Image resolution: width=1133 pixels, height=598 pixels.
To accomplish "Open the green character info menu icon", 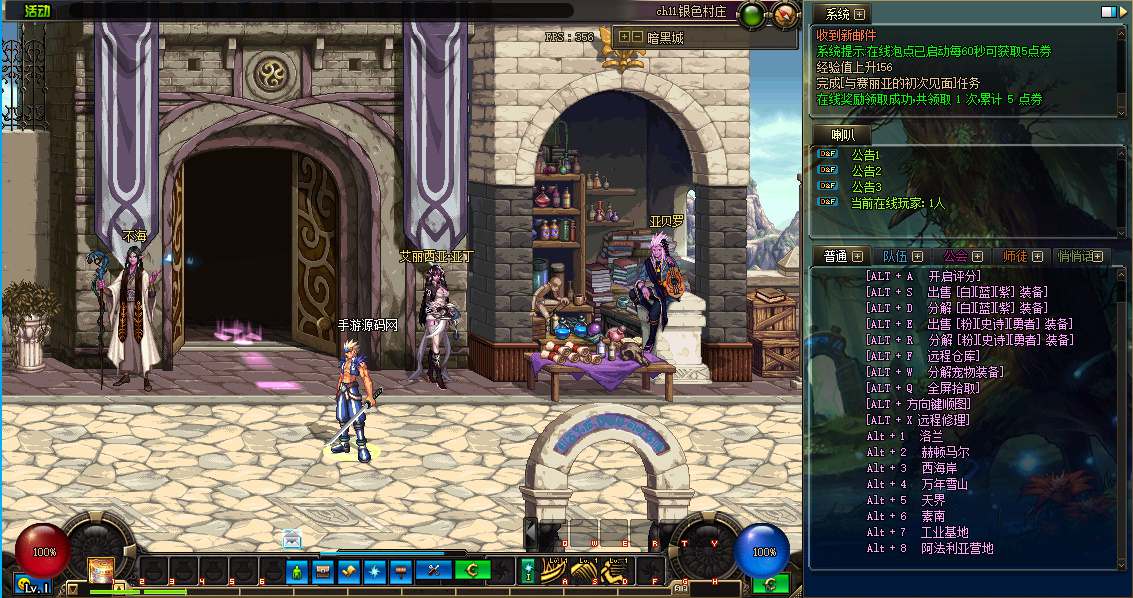I will click(x=296, y=571).
